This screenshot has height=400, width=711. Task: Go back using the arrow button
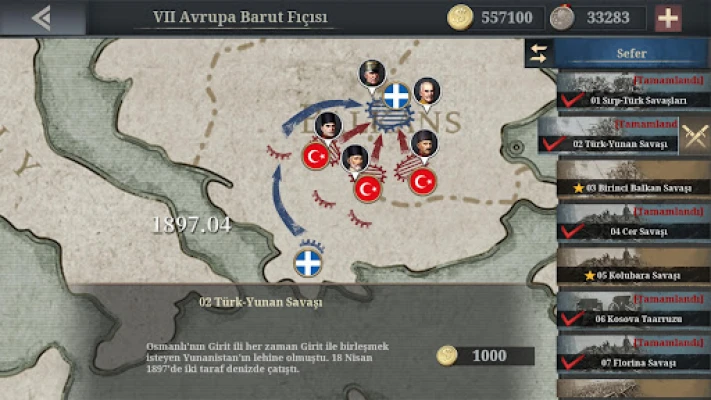[x=42, y=17]
